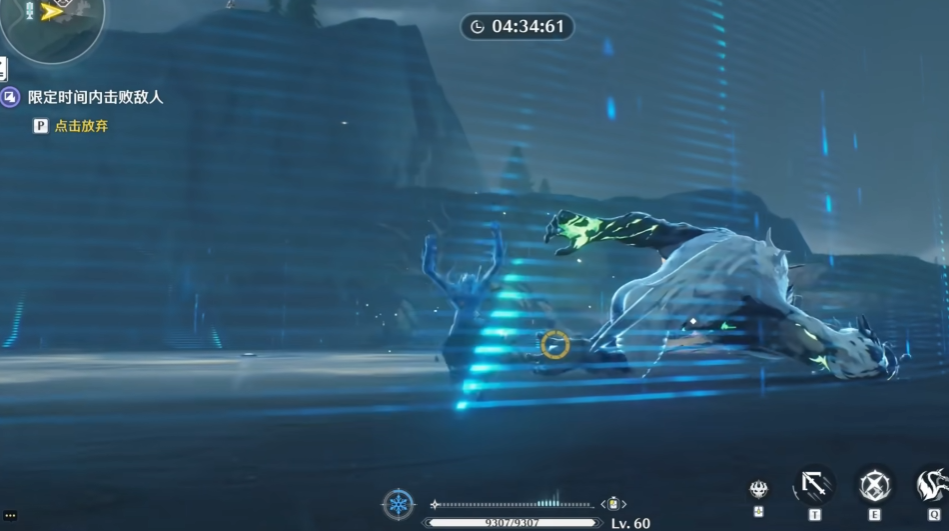Screen dimensions: 949x531
Task: Open the circular minimap
Action: 50,20
